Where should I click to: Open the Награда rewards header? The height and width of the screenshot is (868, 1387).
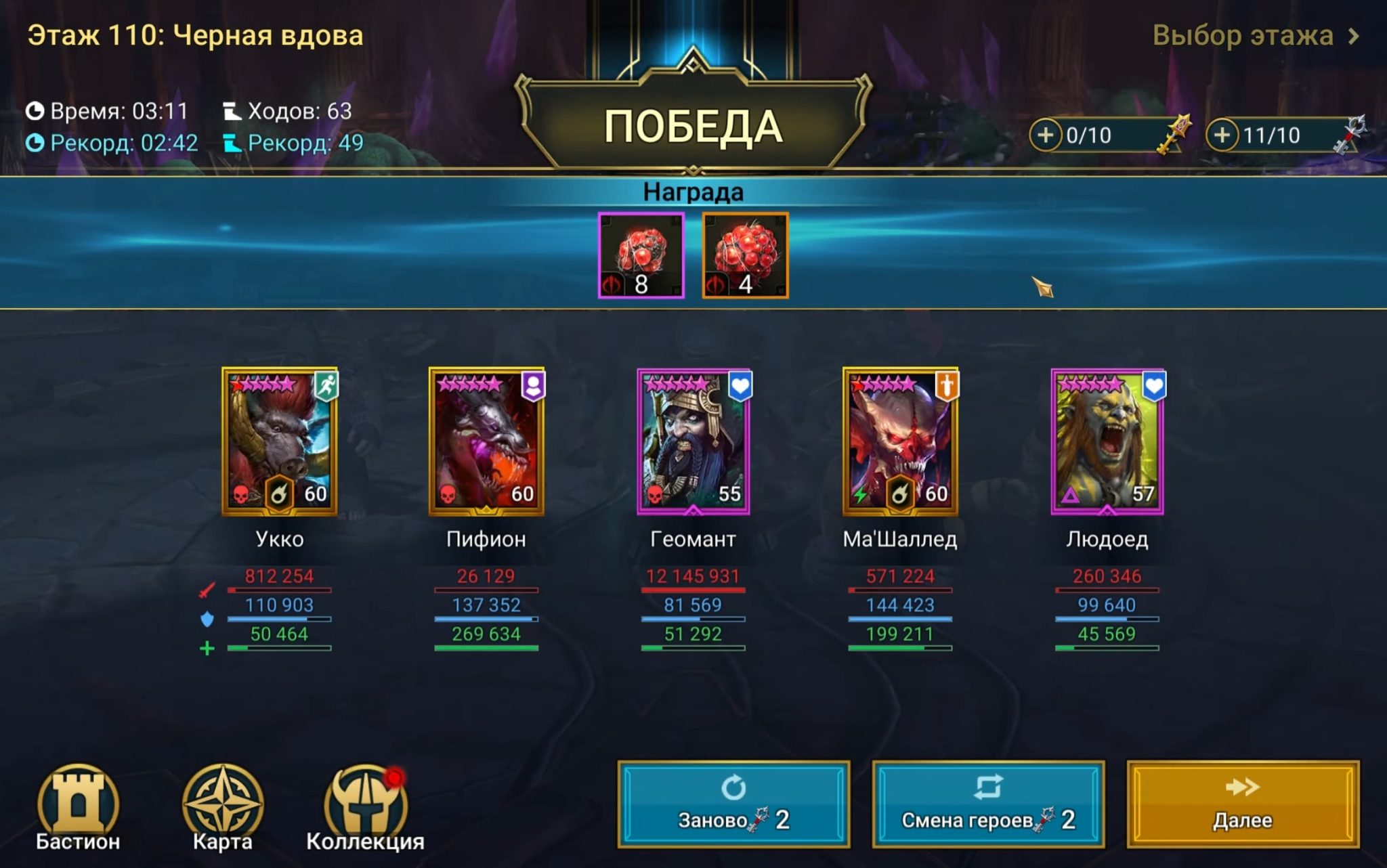(x=693, y=192)
